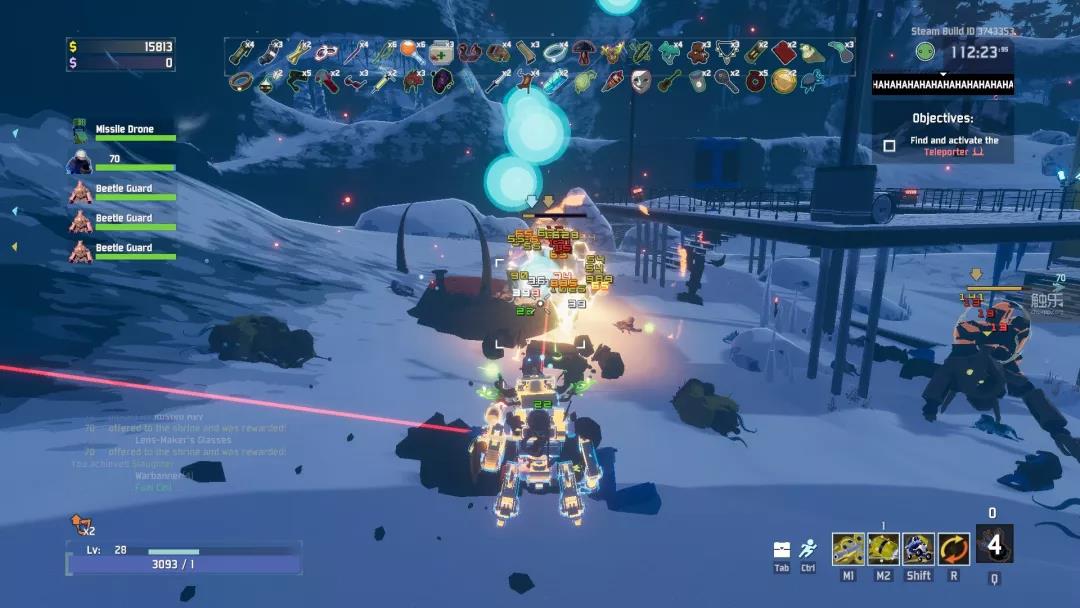Select the Missile Drone ally entry
Viewport: 1080px width, 608px height.
[124, 131]
